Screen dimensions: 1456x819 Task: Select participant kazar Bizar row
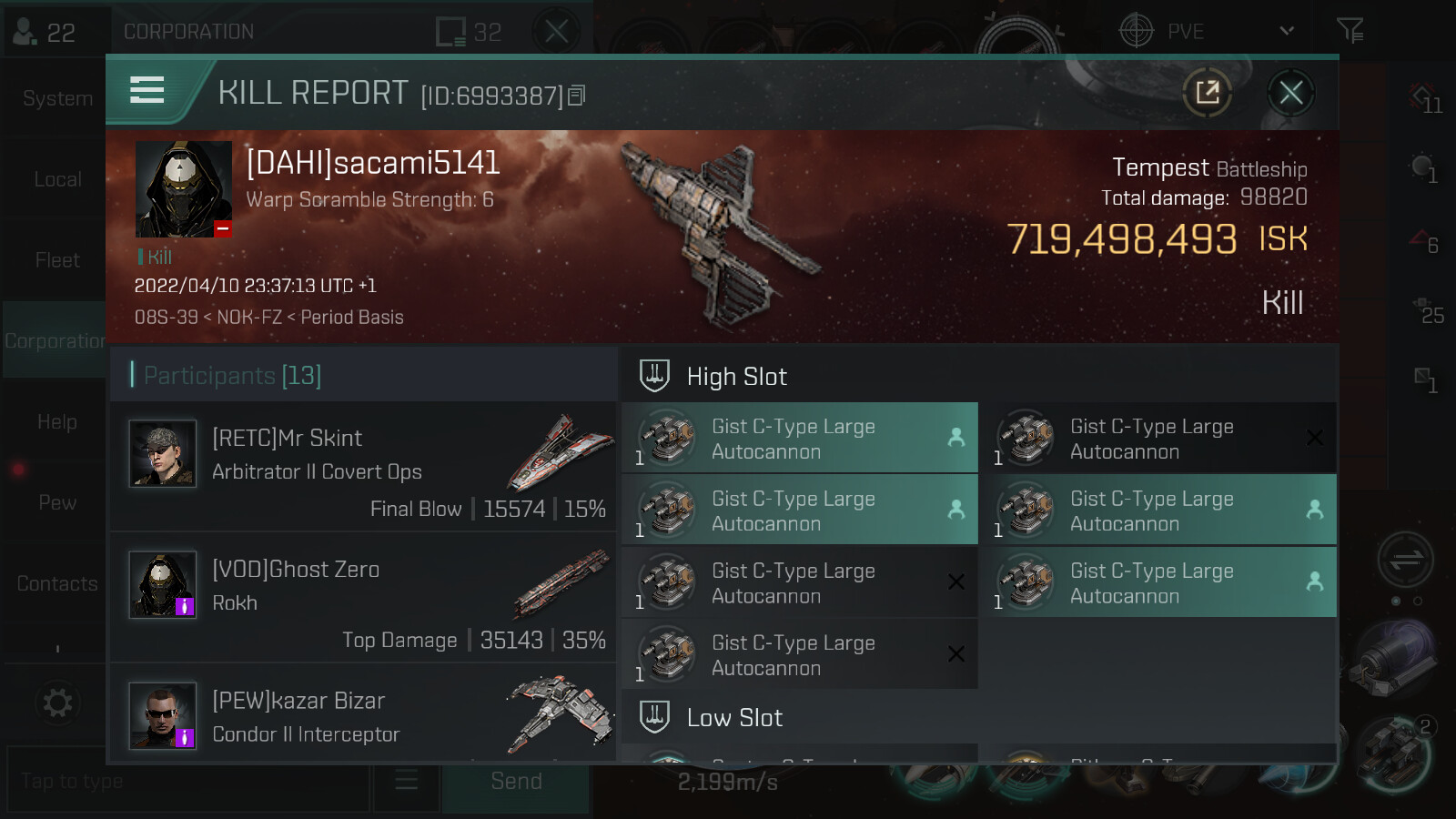(364, 714)
